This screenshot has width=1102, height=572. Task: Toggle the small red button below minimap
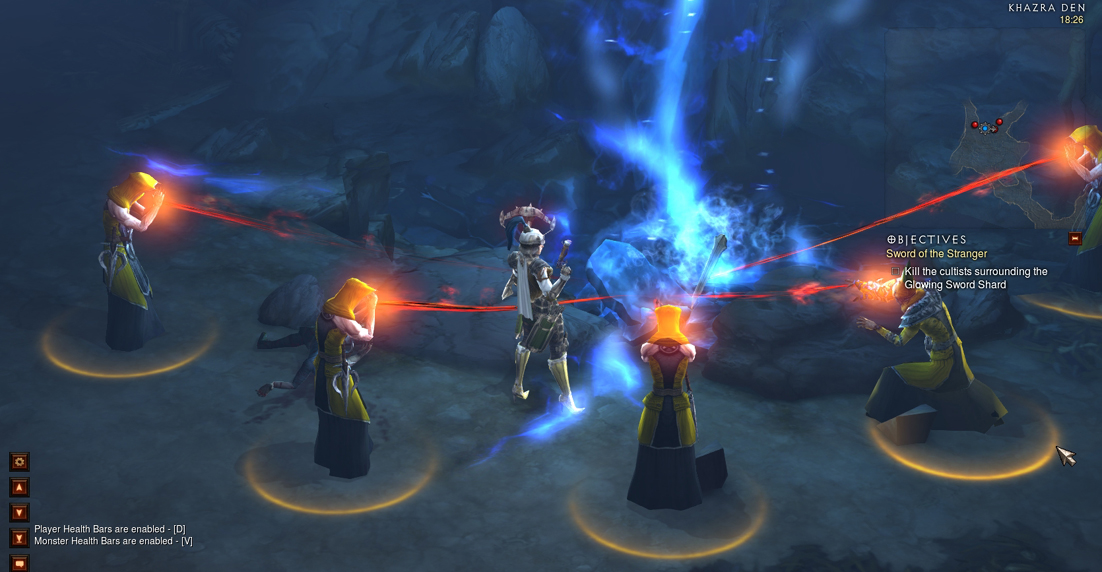1075,238
